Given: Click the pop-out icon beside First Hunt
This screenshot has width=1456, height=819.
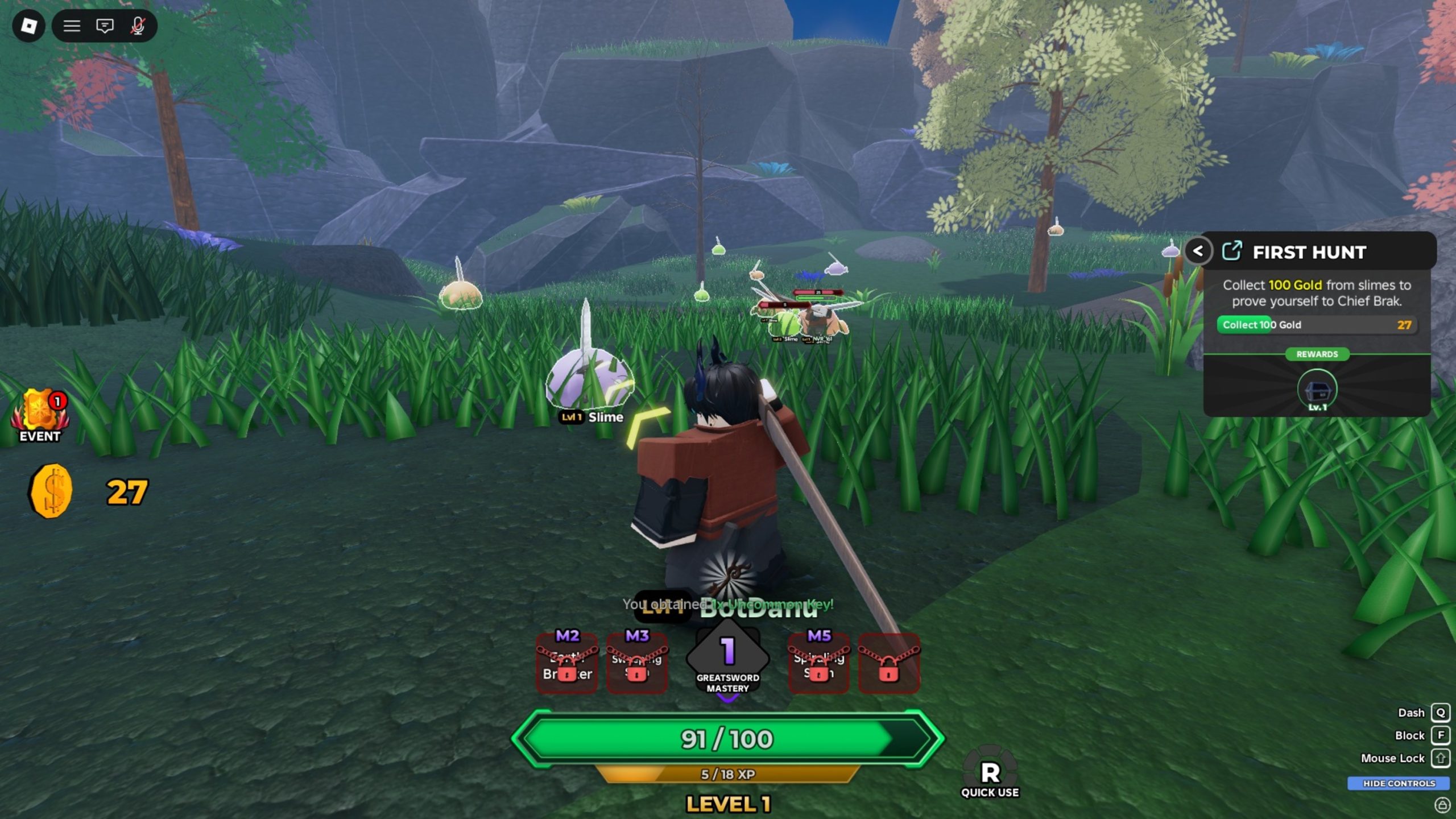Looking at the screenshot, I should click(1232, 251).
